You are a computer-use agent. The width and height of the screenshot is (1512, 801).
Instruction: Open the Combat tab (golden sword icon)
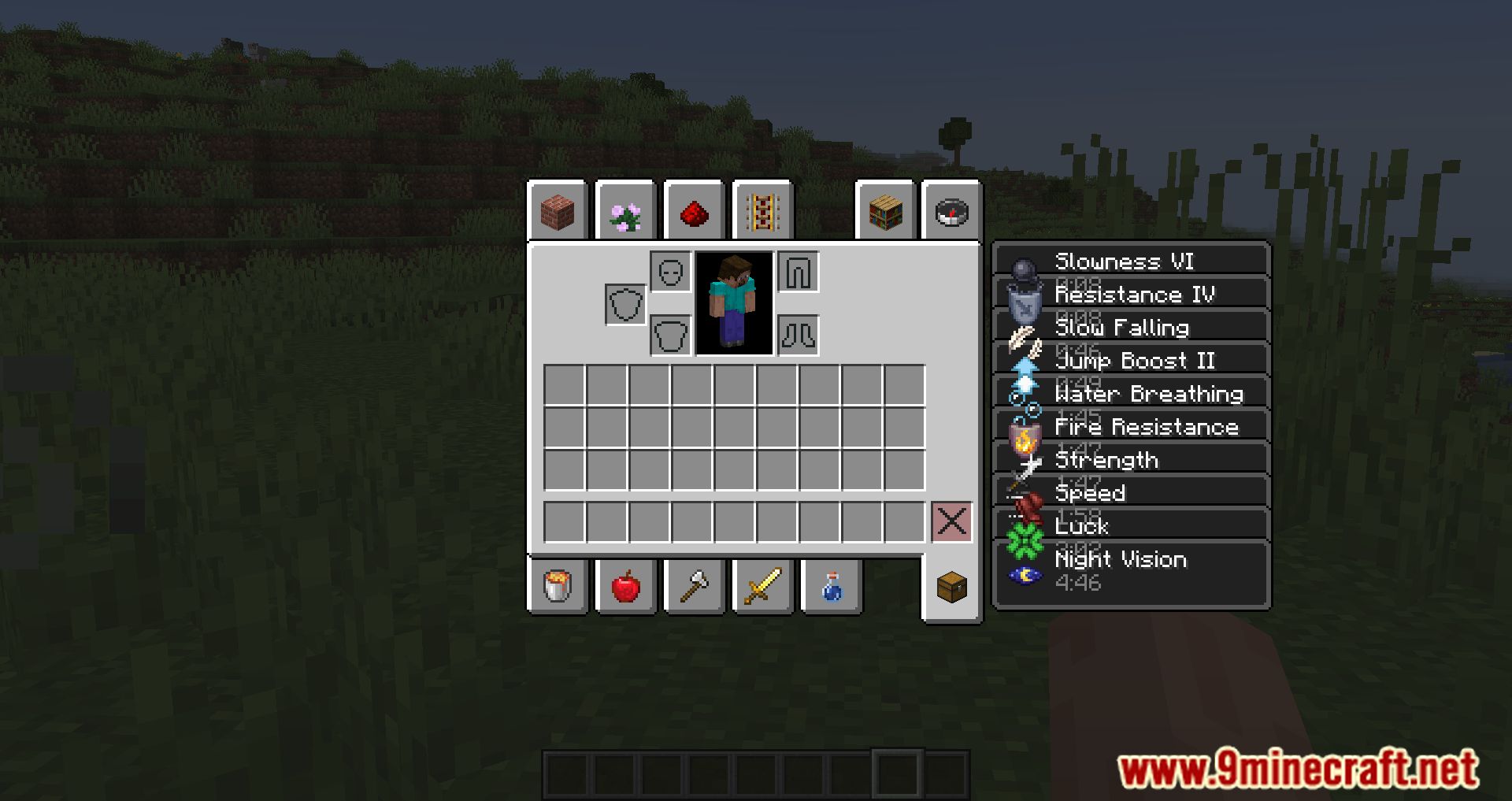point(762,584)
